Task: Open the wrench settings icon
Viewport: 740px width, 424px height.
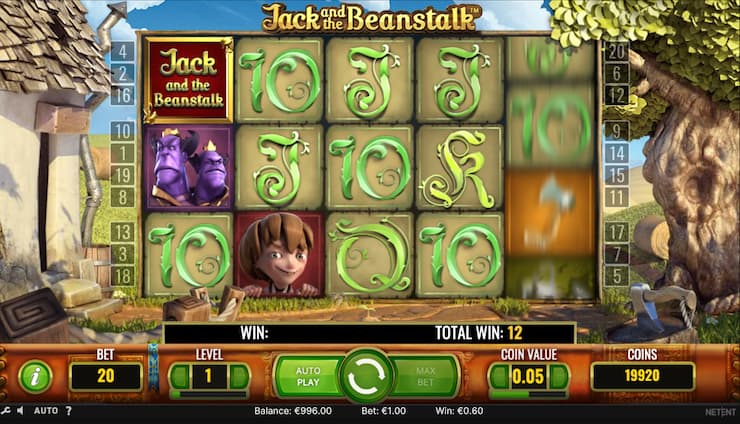Action: click(7, 411)
